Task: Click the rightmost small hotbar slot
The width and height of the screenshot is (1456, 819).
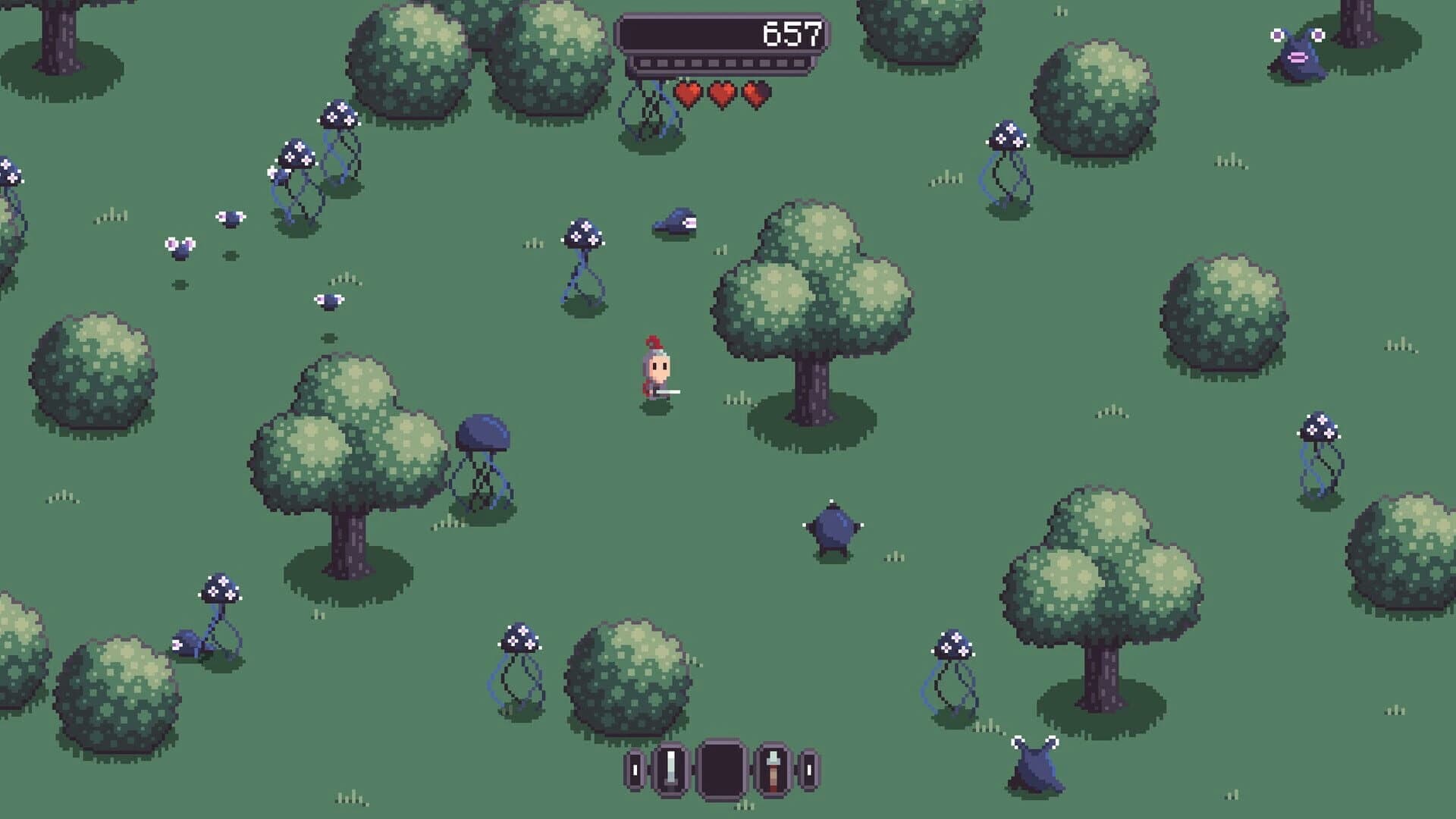Action: (810, 770)
